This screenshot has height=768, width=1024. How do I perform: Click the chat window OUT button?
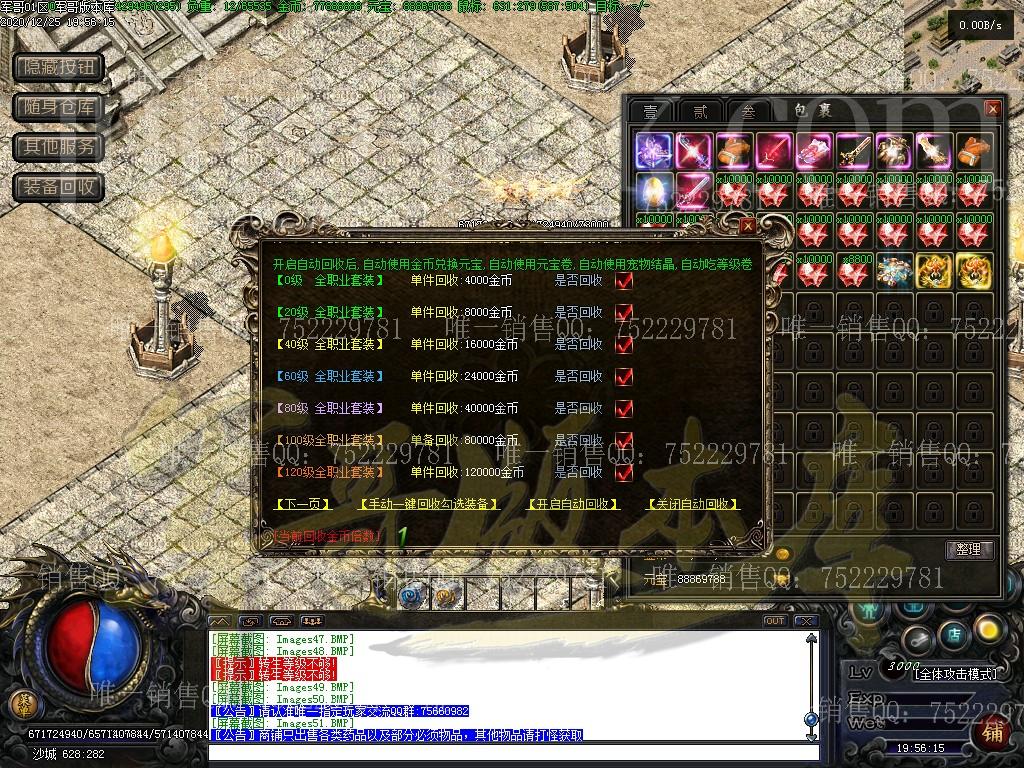(774, 621)
